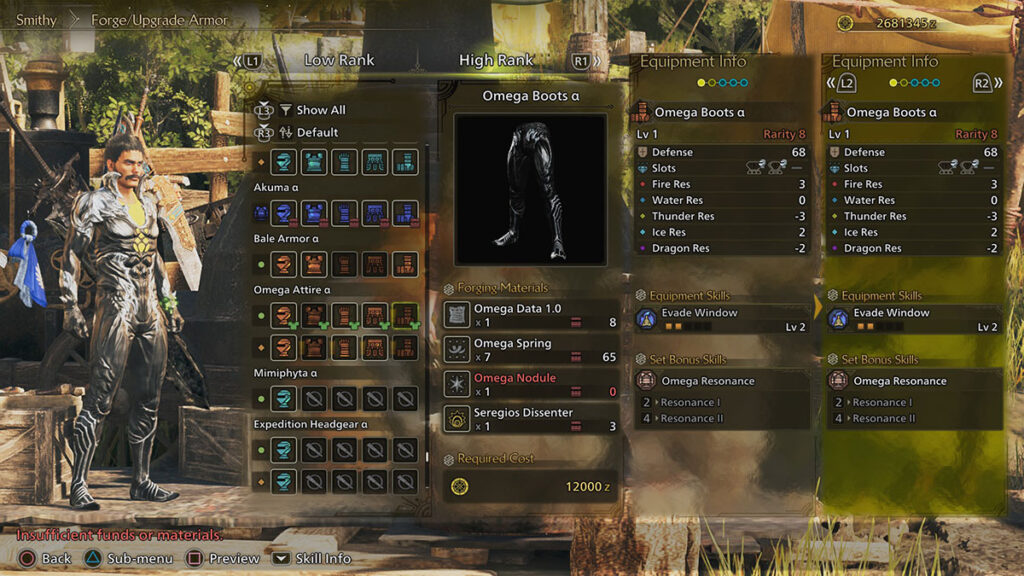Click the Omega Boots α preview image

point(530,189)
